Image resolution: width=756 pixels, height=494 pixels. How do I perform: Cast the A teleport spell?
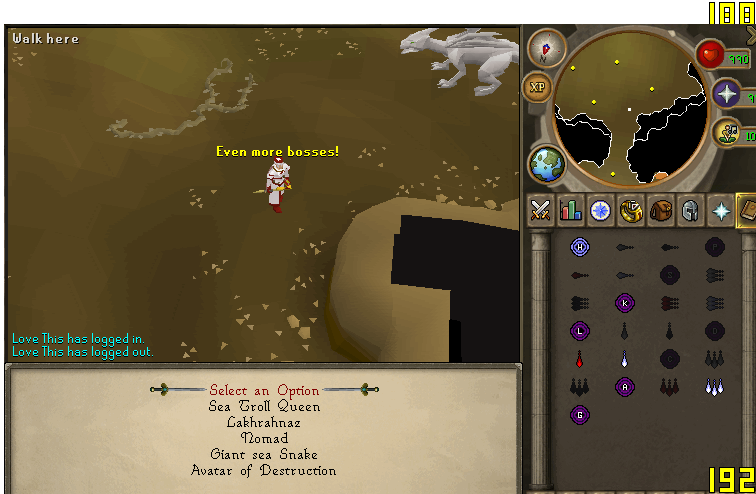coord(626,386)
